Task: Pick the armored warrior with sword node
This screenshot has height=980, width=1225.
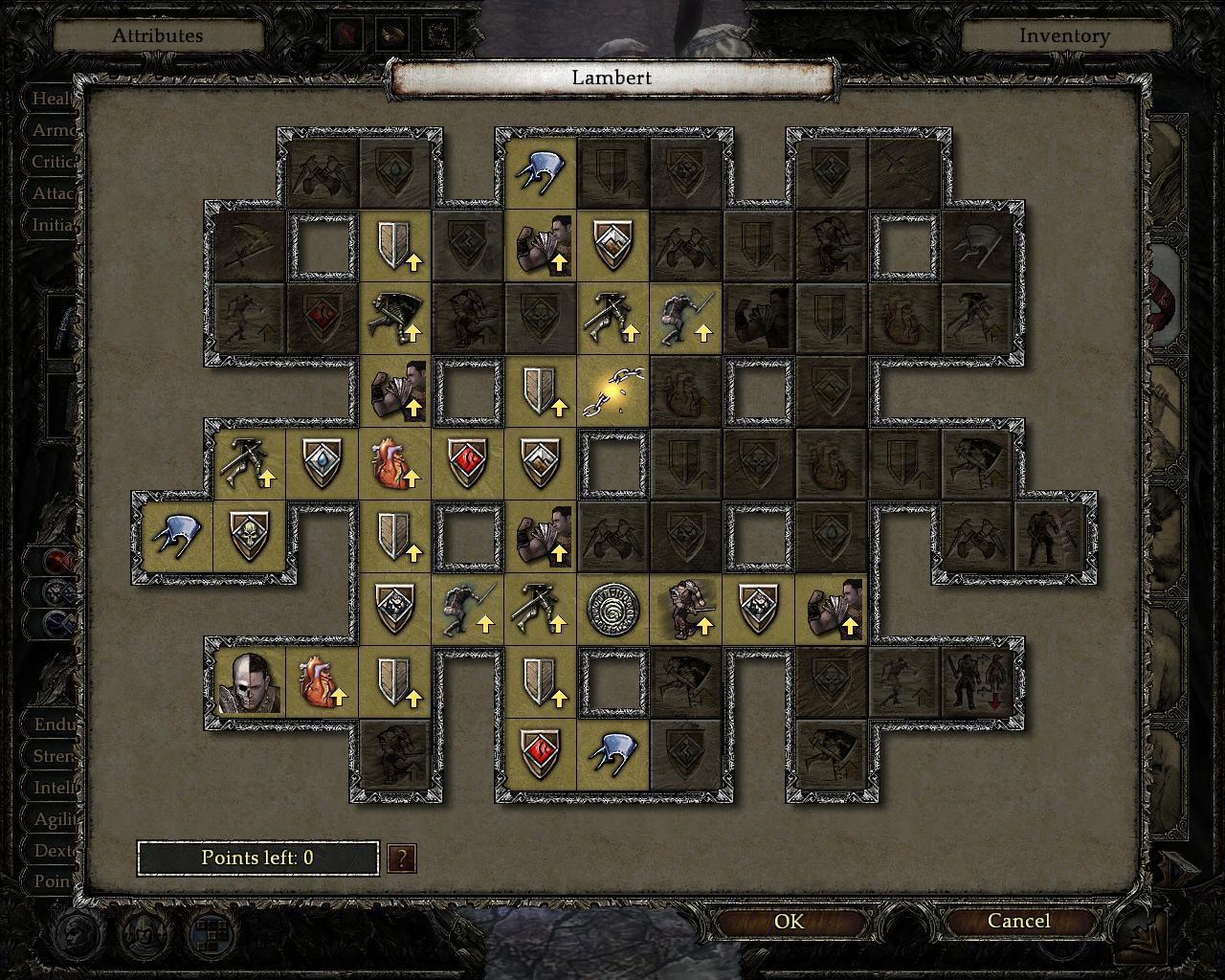Action: tap(686, 610)
